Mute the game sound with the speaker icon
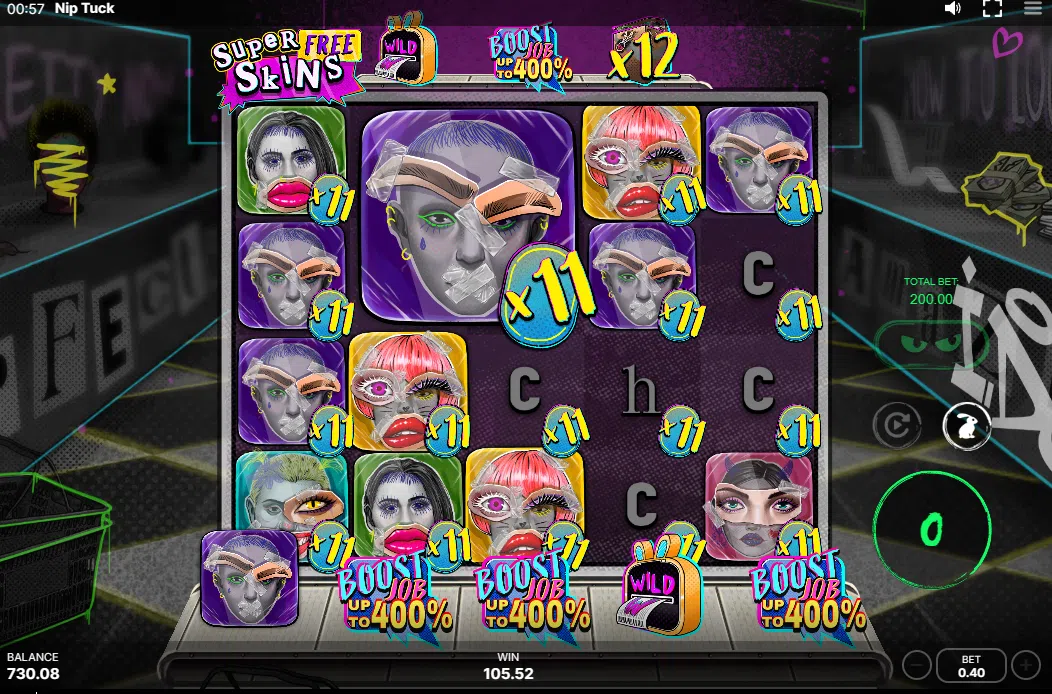Screen dimensions: 1052x694 pos(953,9)
